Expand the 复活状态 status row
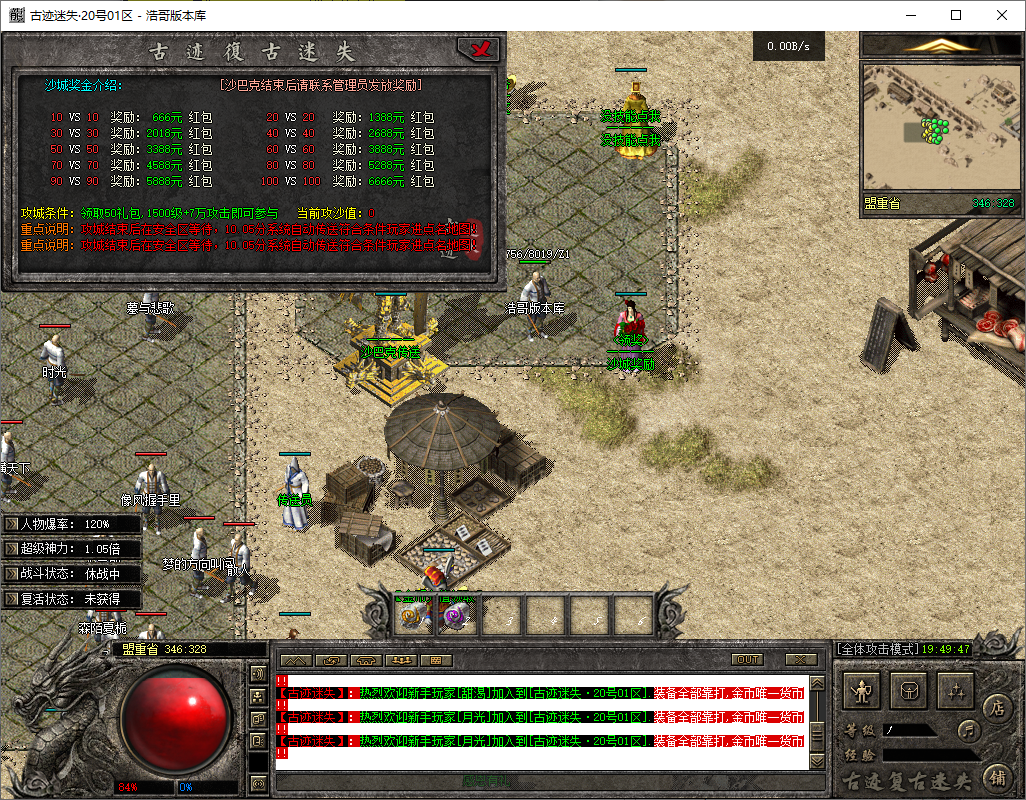This screenshot has width=1026, height=800. (12, 599)
